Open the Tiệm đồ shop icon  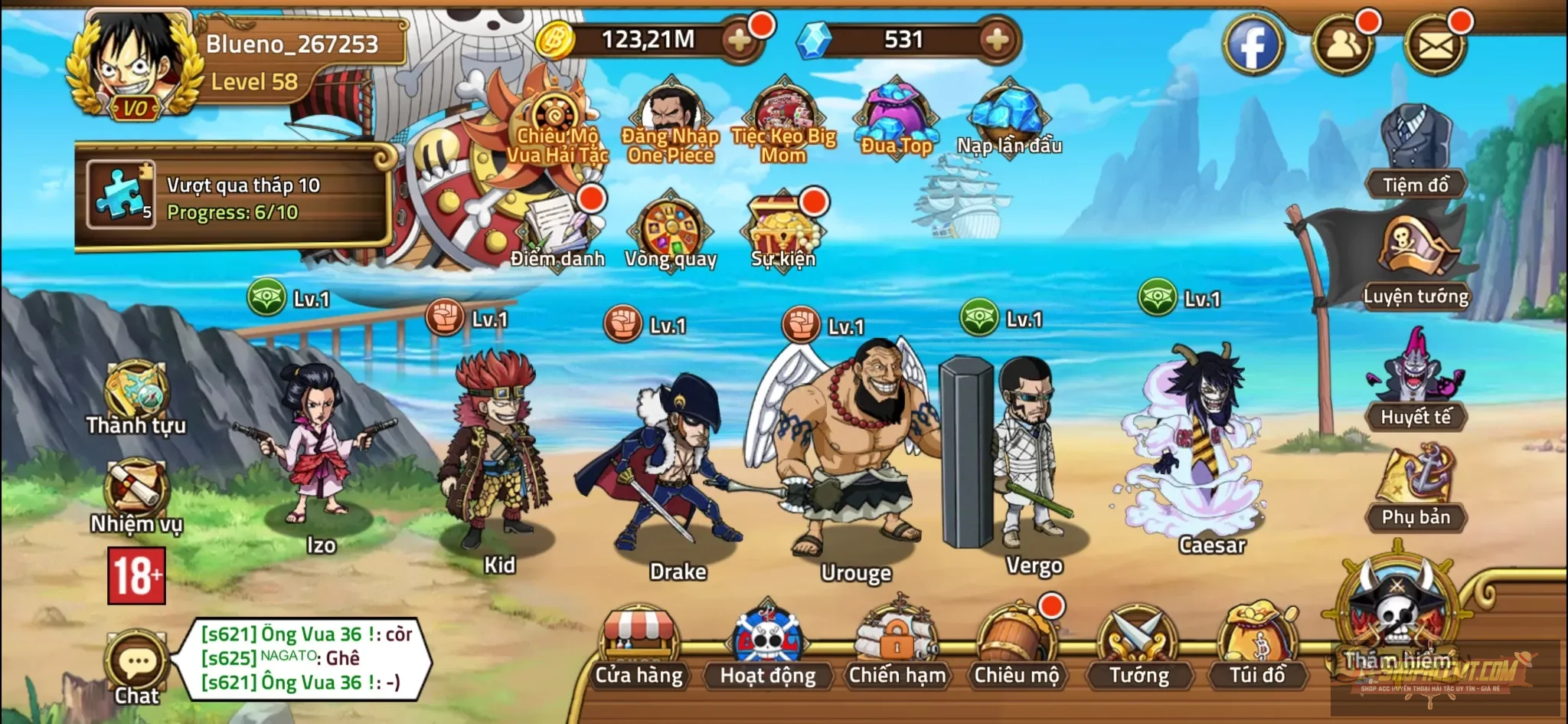coord(1416,146)
